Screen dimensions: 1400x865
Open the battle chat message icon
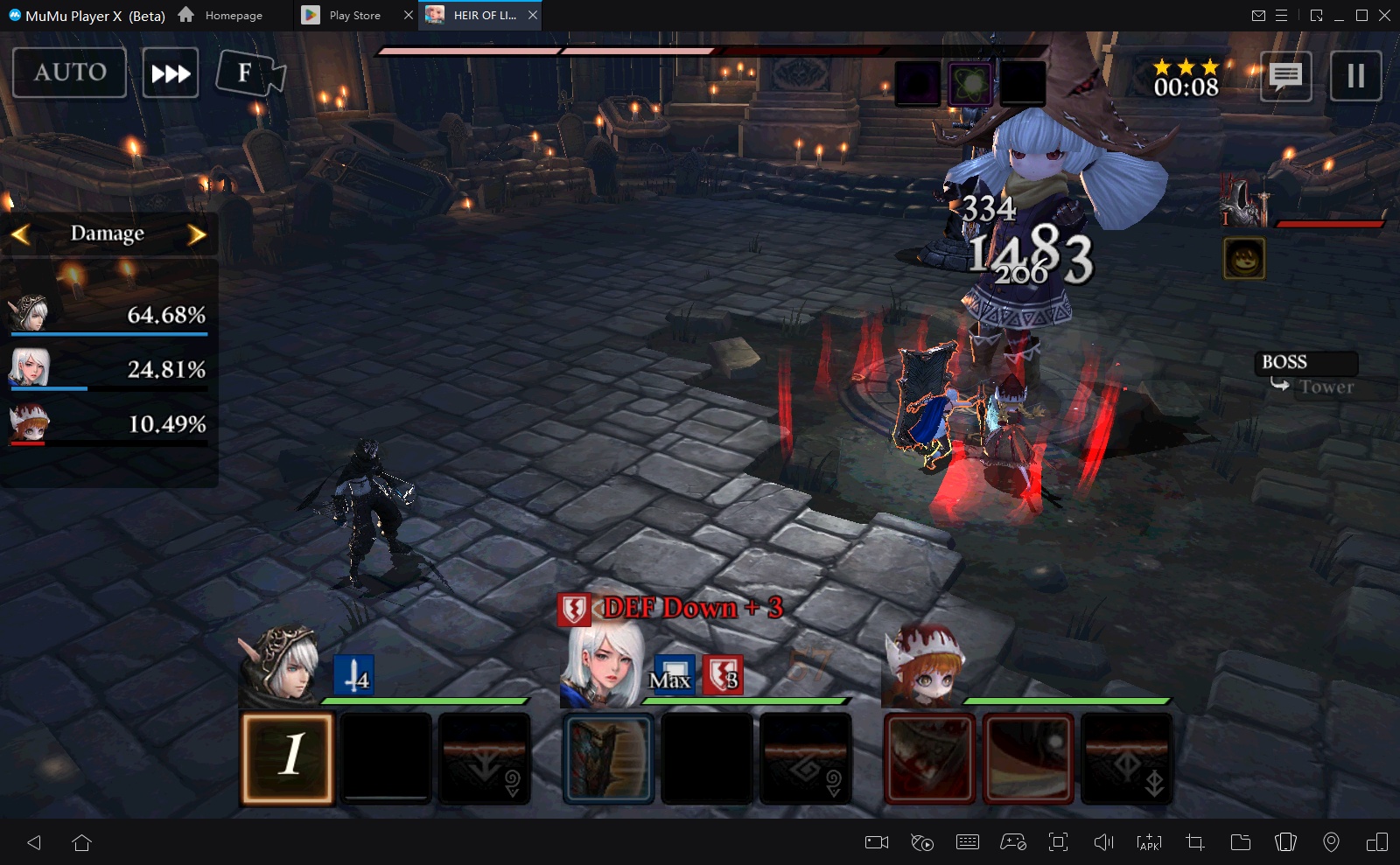coord(1285,76)
